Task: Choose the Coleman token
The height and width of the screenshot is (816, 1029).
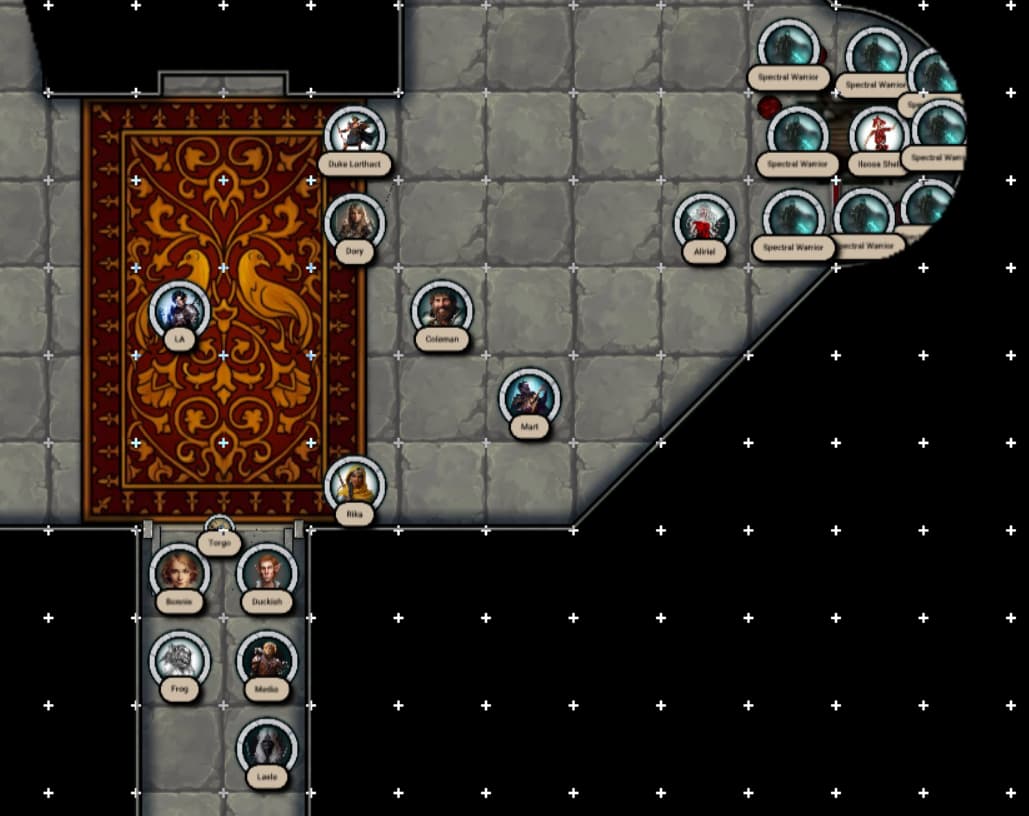Action: tap(442, 309)
